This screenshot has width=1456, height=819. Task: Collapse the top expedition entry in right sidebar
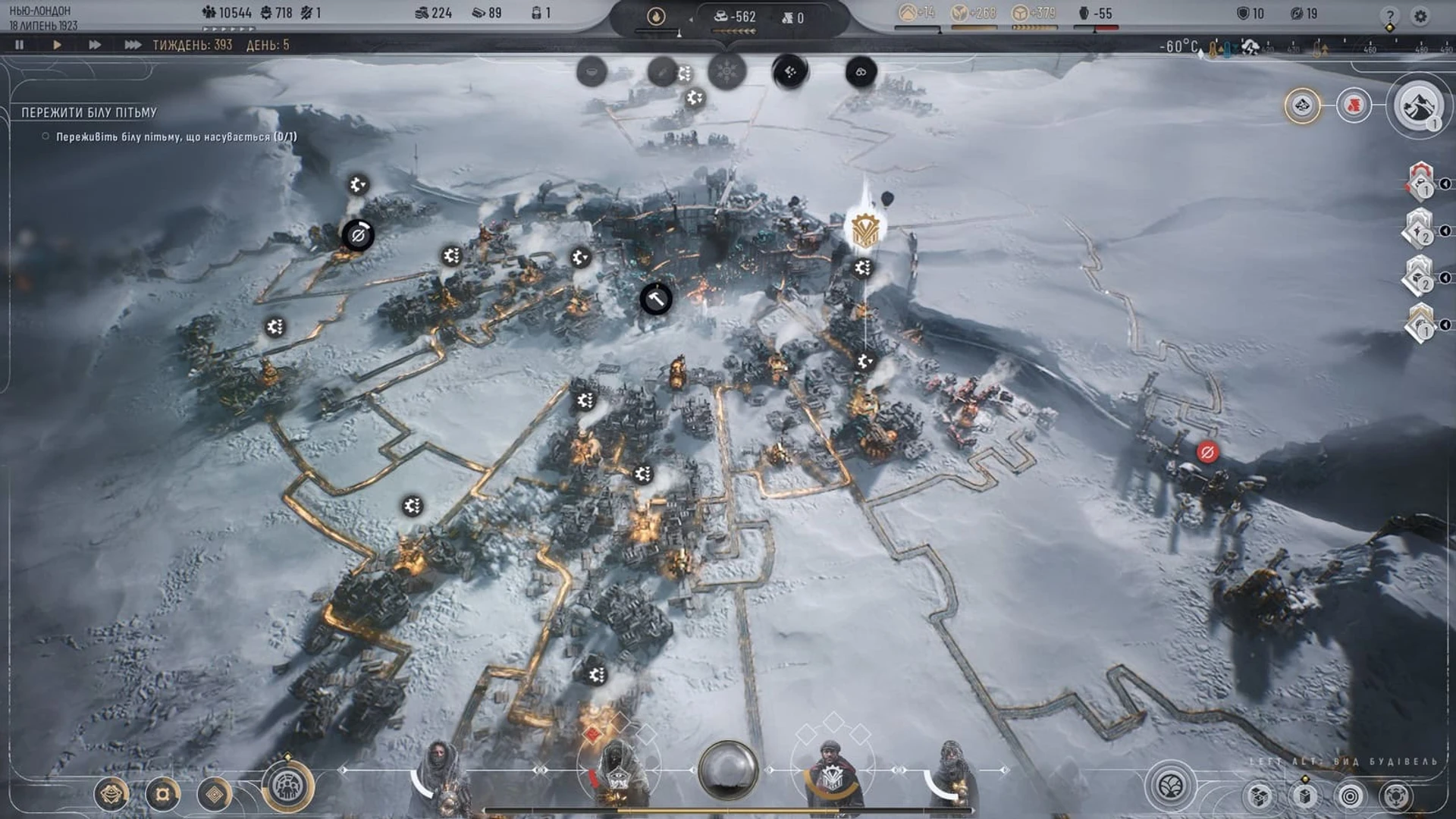coord(1445,184)
